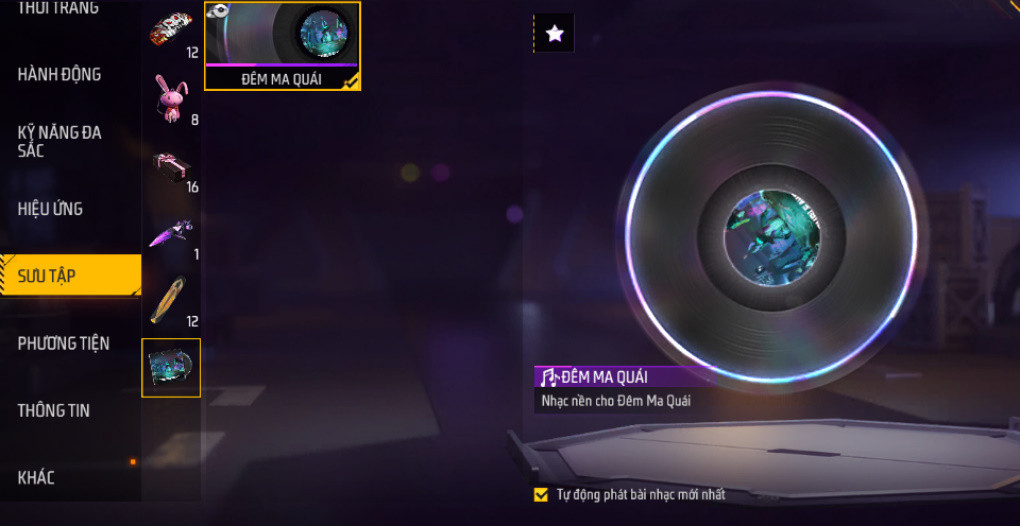Switch to the Hành Động tab
1020x526 pixels.
60,74
